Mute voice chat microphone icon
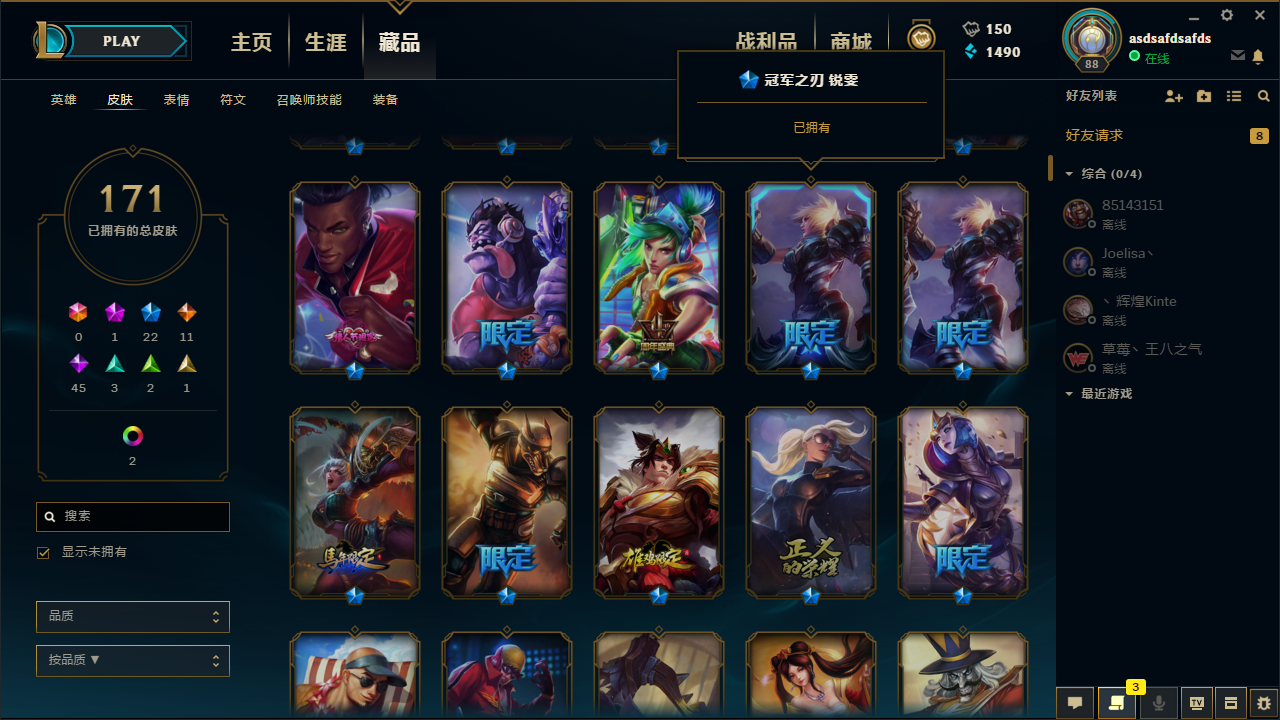This screenshot has height=720, width=1280. click(x=1158, y=703)
